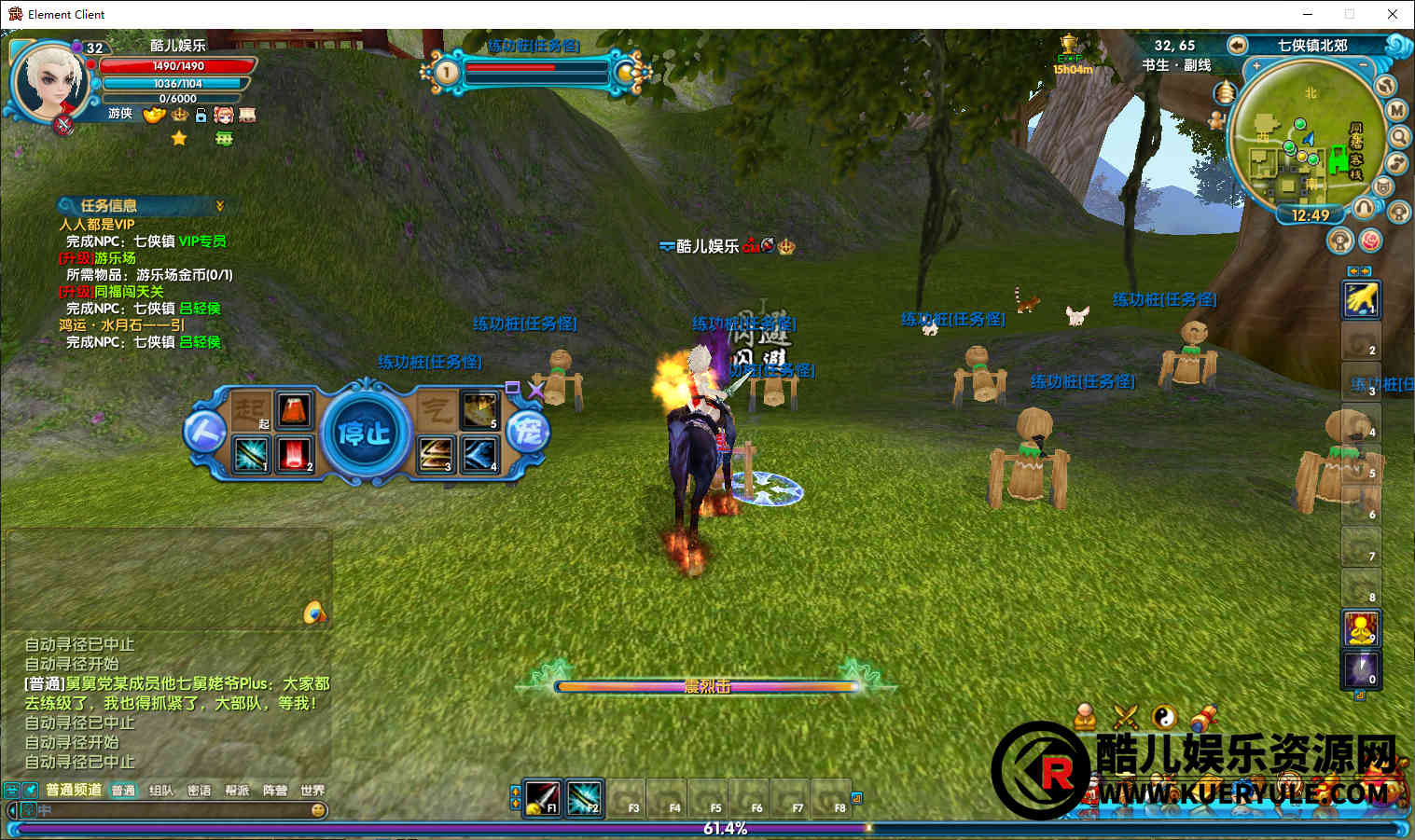This screenshot has width=1415, height=840.
Task: Select the 宠 pet button on the skill panel
Action: point(527,433)
